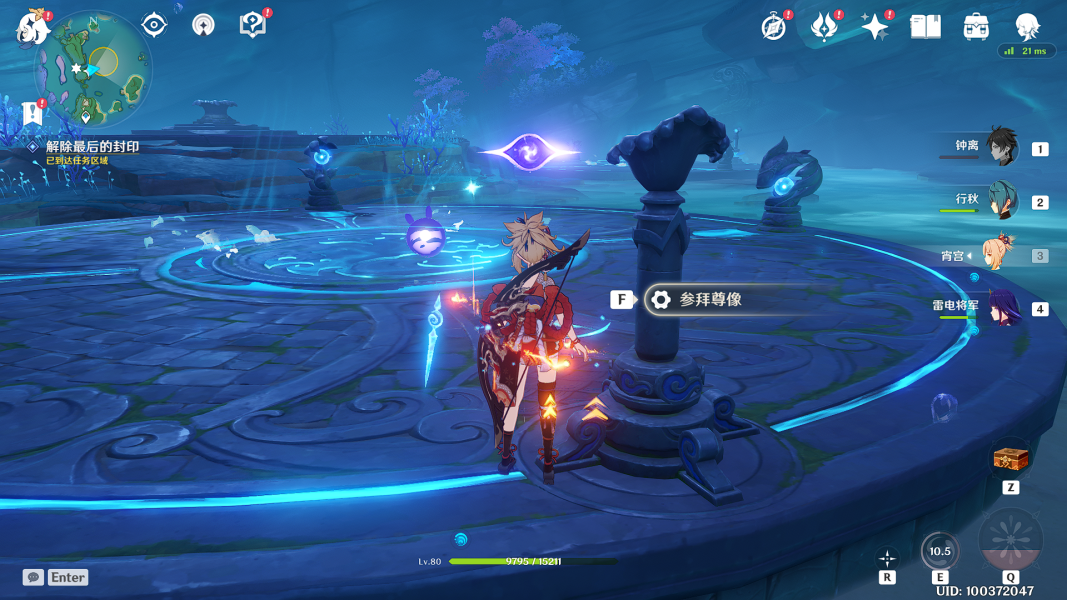
Task: Activate the elemental skill on cooldown 10.5
Action: (940, 551)
